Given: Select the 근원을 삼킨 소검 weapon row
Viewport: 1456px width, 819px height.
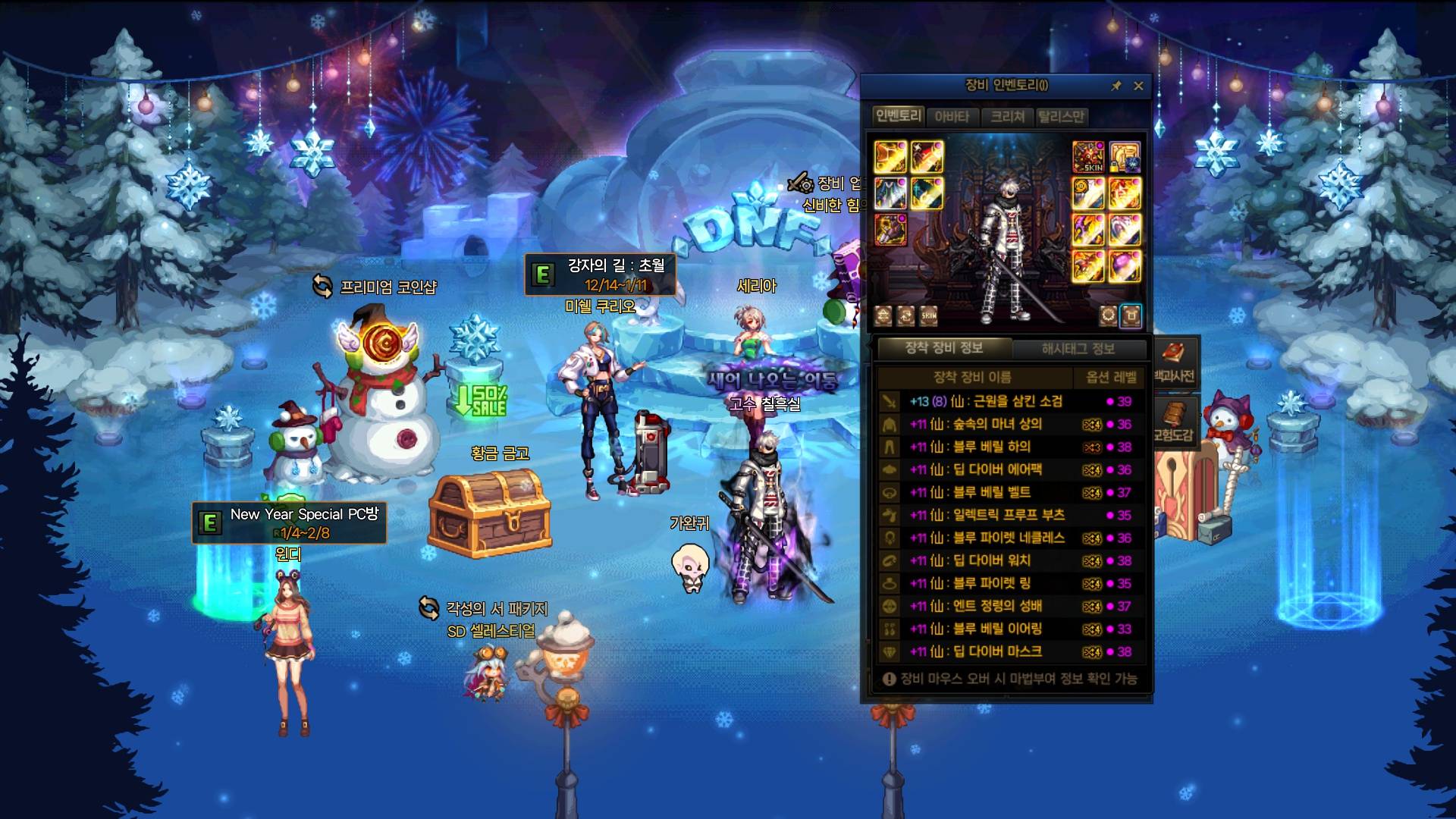Looking at the screenshot, I should 1009,402.
